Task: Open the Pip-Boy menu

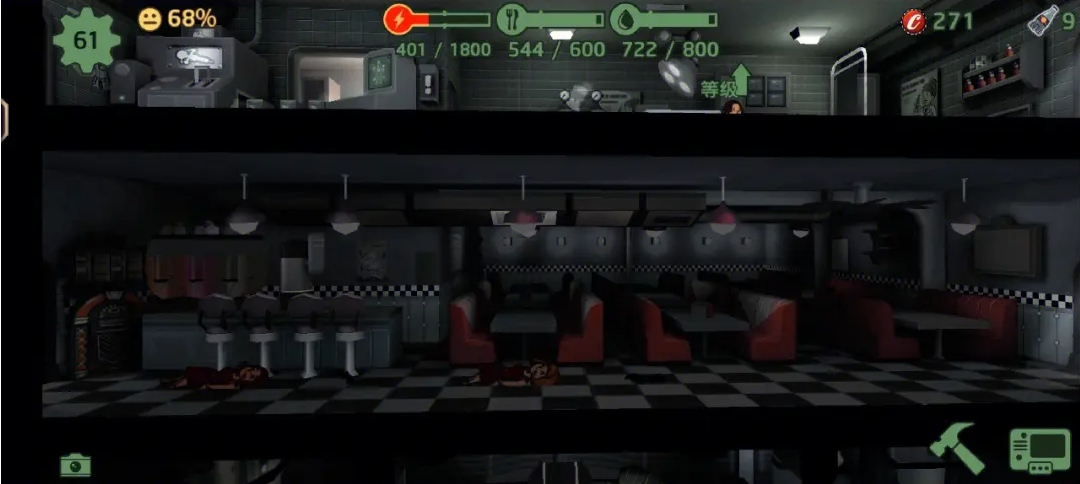Action: pyautogui.click(x=1039, y=451)
